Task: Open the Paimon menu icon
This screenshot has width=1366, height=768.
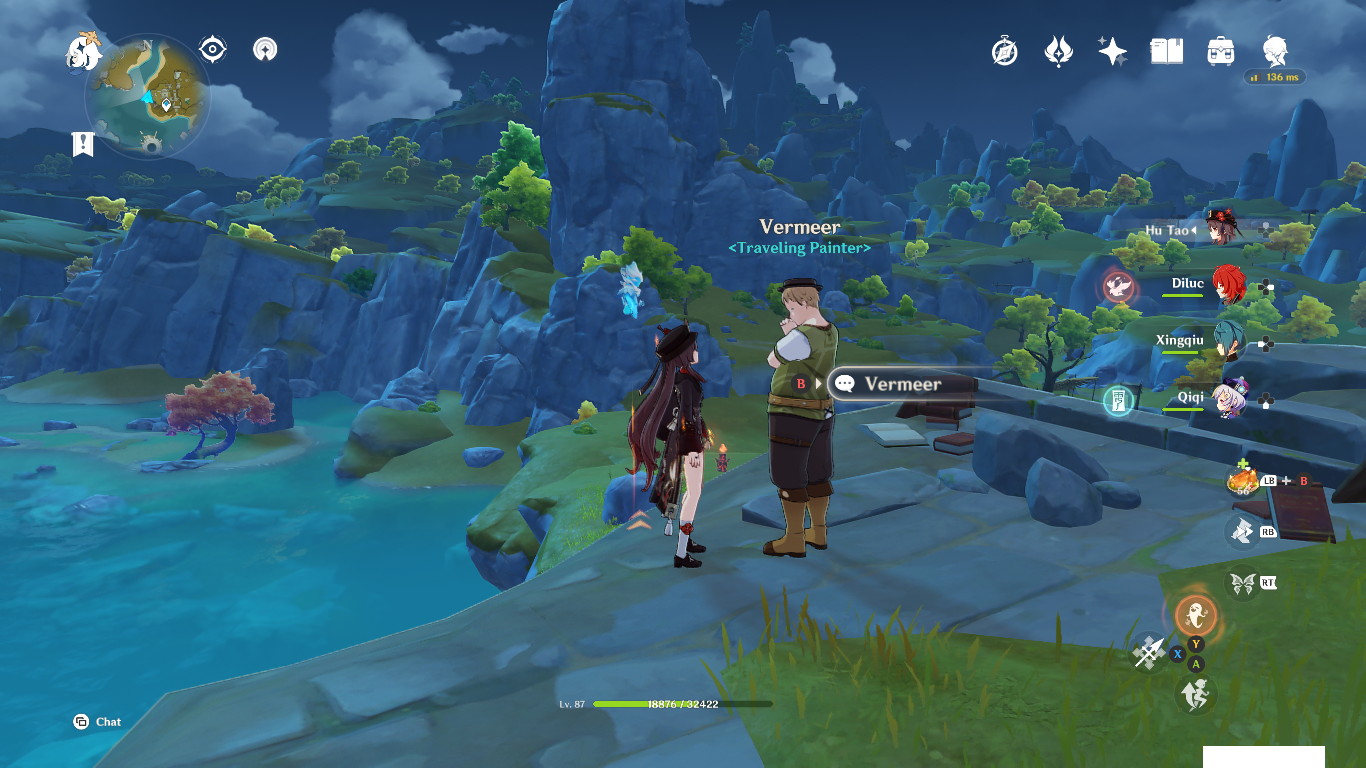Action: (x=85, y=52)
